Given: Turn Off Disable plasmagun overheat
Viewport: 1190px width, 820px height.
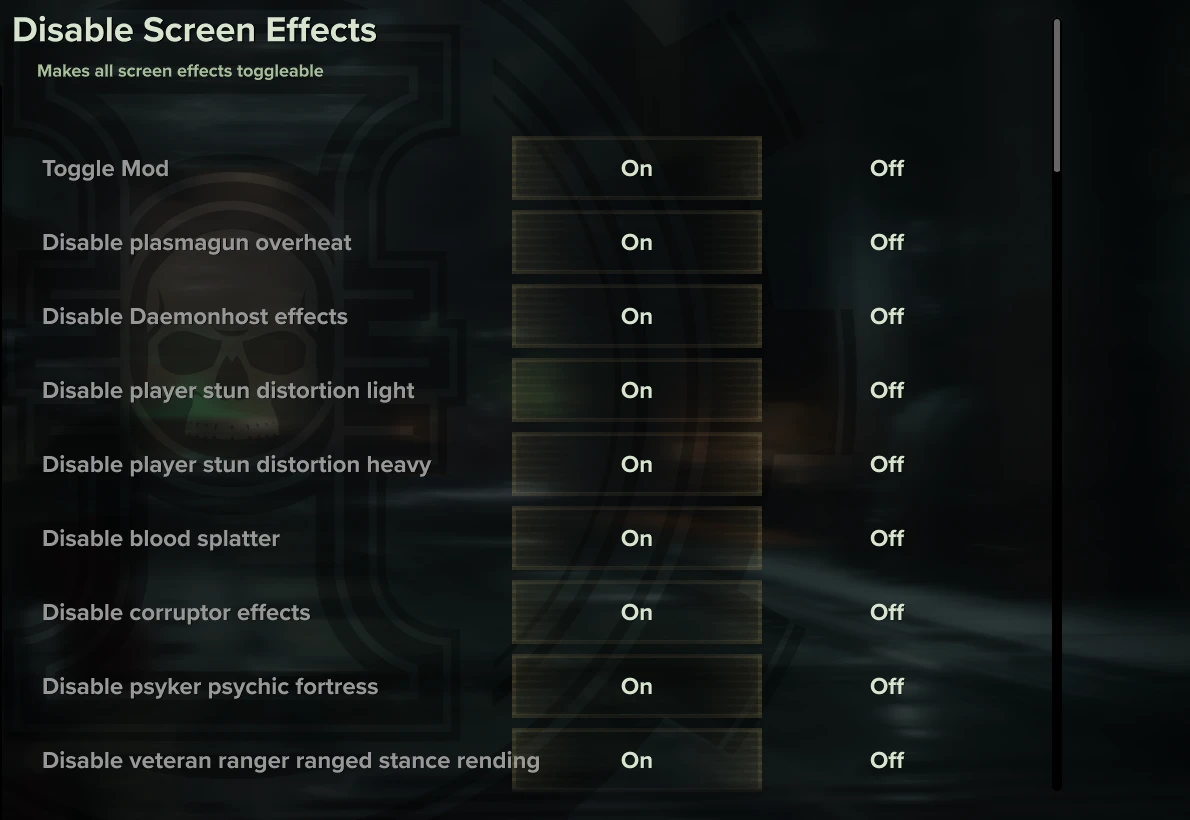Looking at the screenshot, I should [x=887, y=242].
